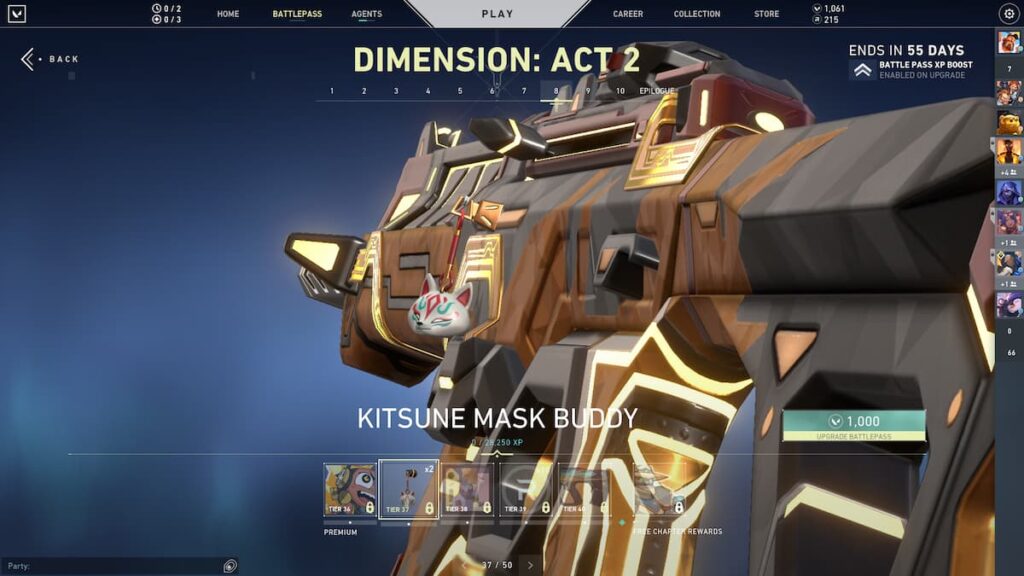The image size is (1024, 576).
Task: Open the Career tab
Action: tap(628, 14)
